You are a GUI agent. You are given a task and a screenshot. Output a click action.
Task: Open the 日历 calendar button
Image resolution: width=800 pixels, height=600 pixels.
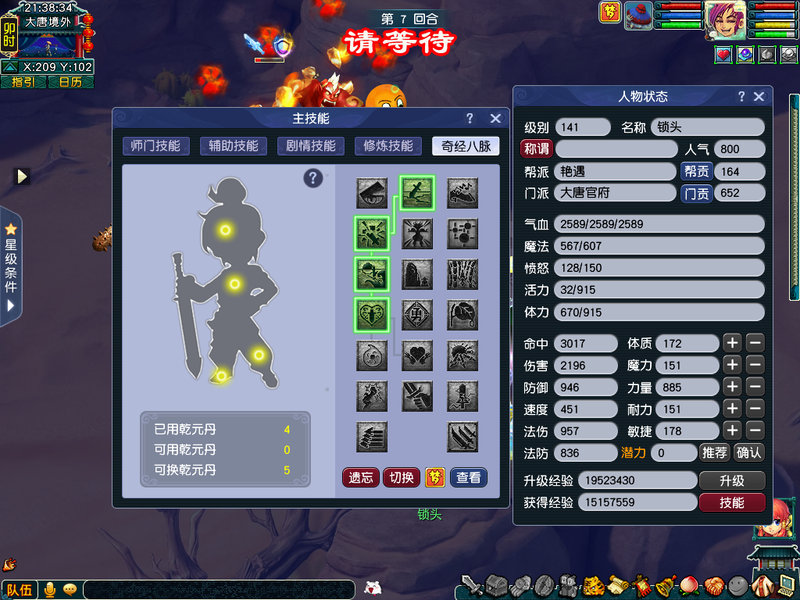(70, 82)
